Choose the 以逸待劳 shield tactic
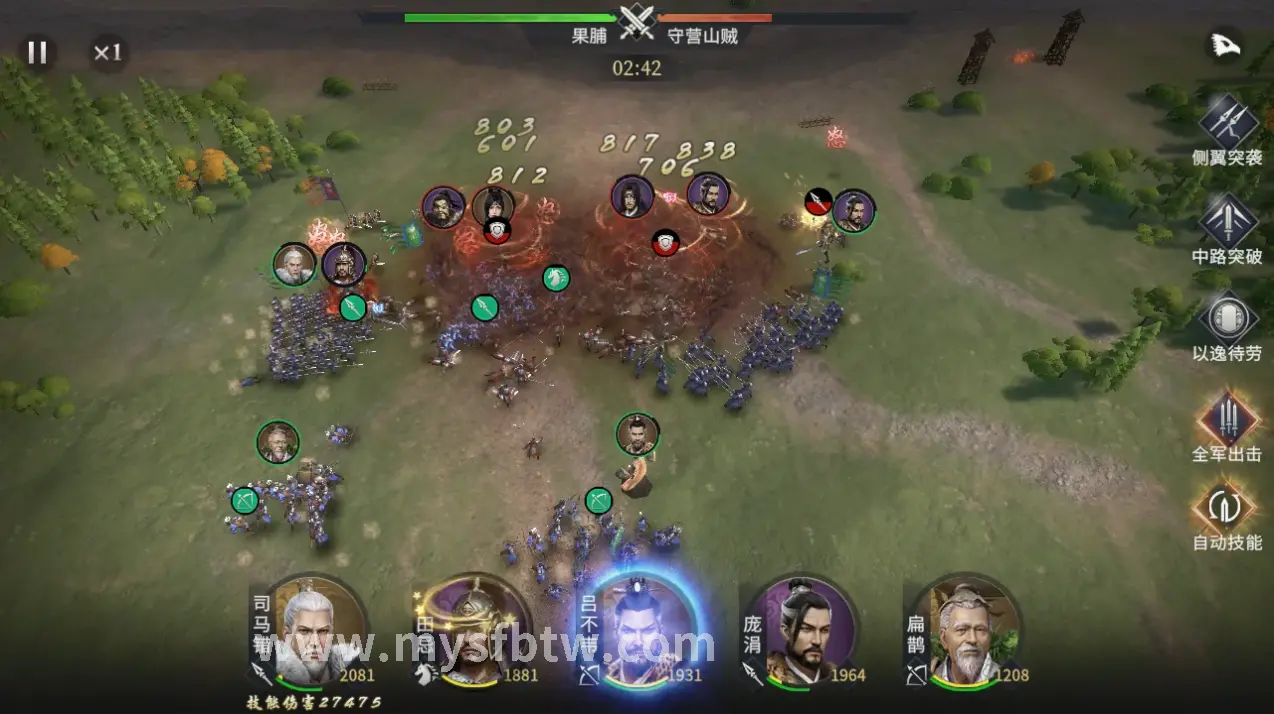Image resolution: width=1274 pixels, height=714 pixels. [x=1227, y=317]
